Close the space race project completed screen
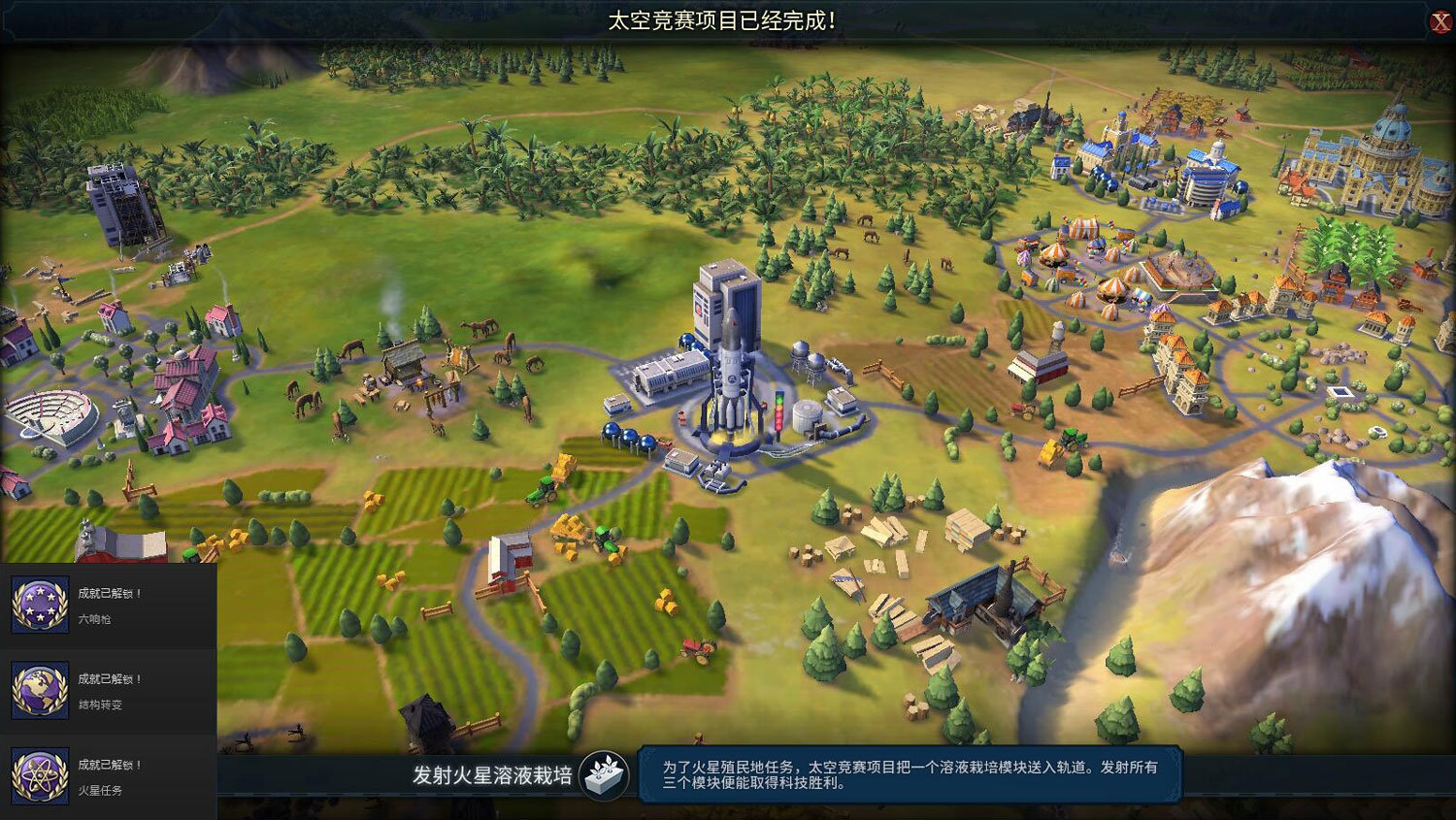 pos(1440,21)
